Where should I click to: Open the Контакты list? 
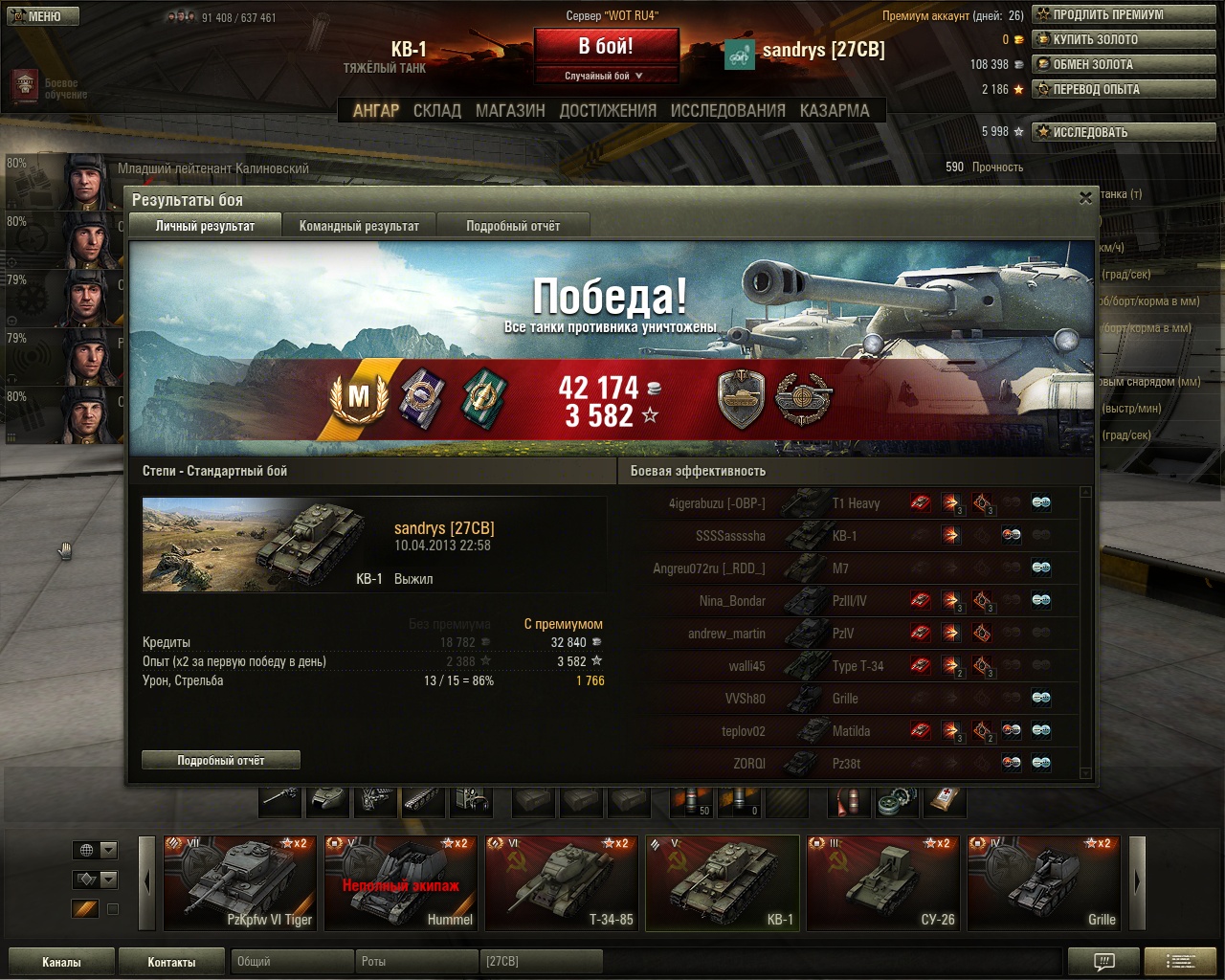[171, 962]
